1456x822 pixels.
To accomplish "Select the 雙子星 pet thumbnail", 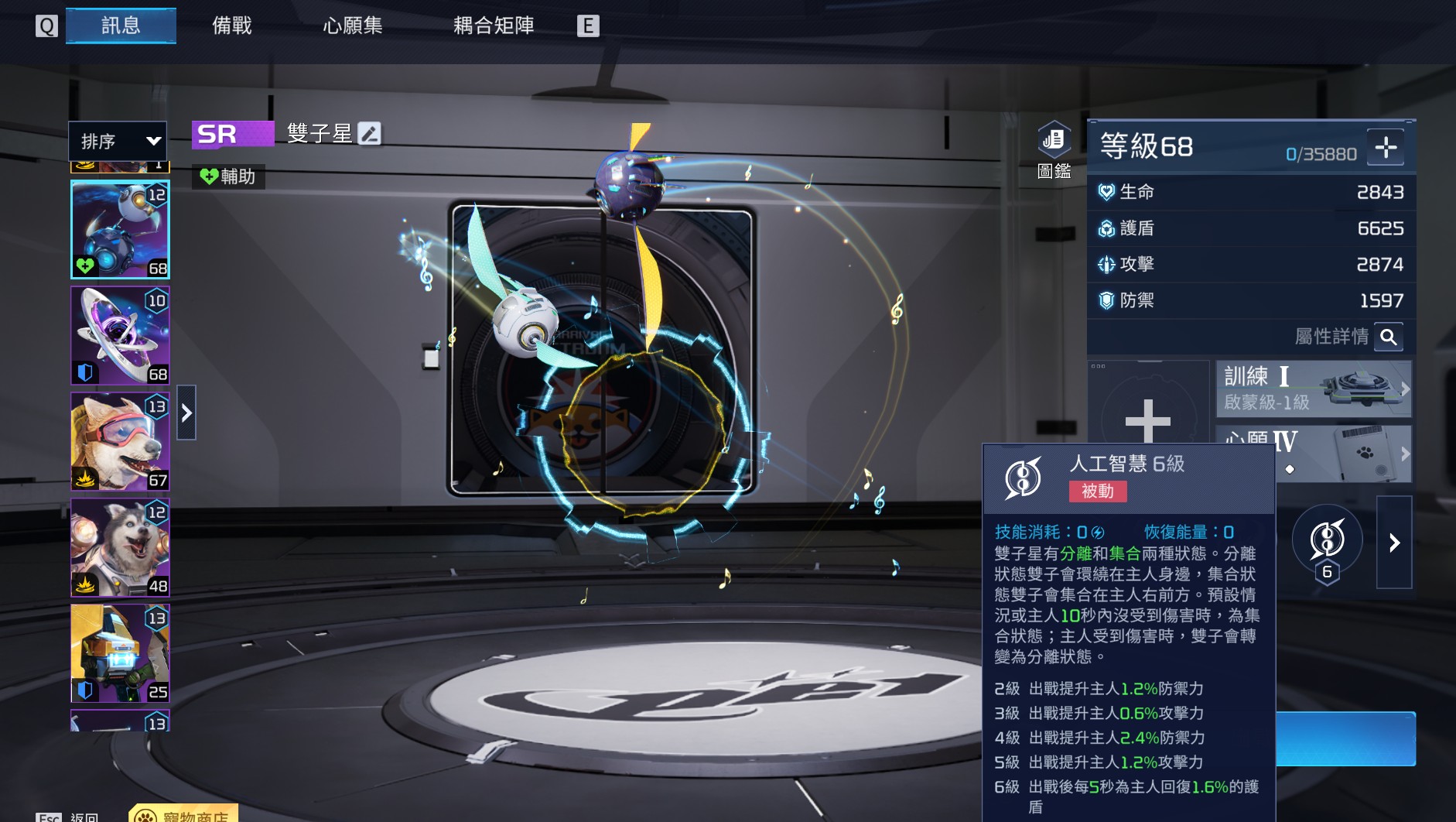I will 120,229.
